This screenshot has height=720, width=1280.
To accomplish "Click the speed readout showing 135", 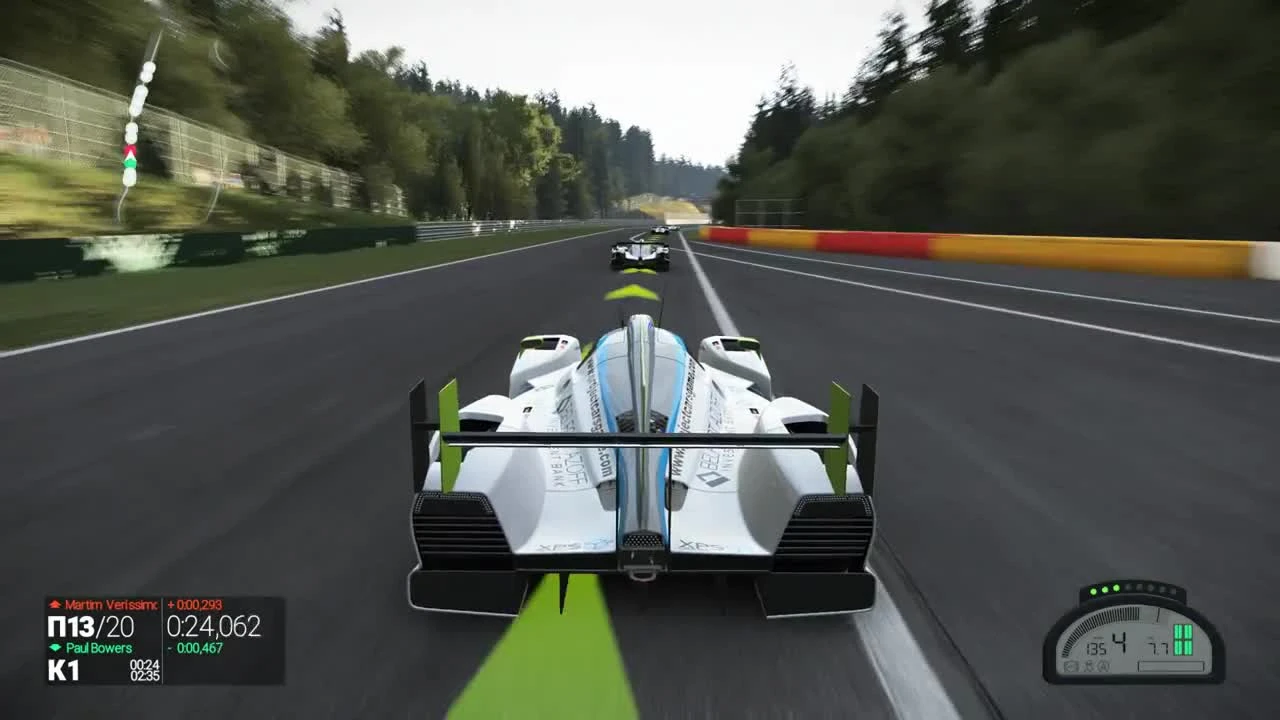I will [1096, 647].
